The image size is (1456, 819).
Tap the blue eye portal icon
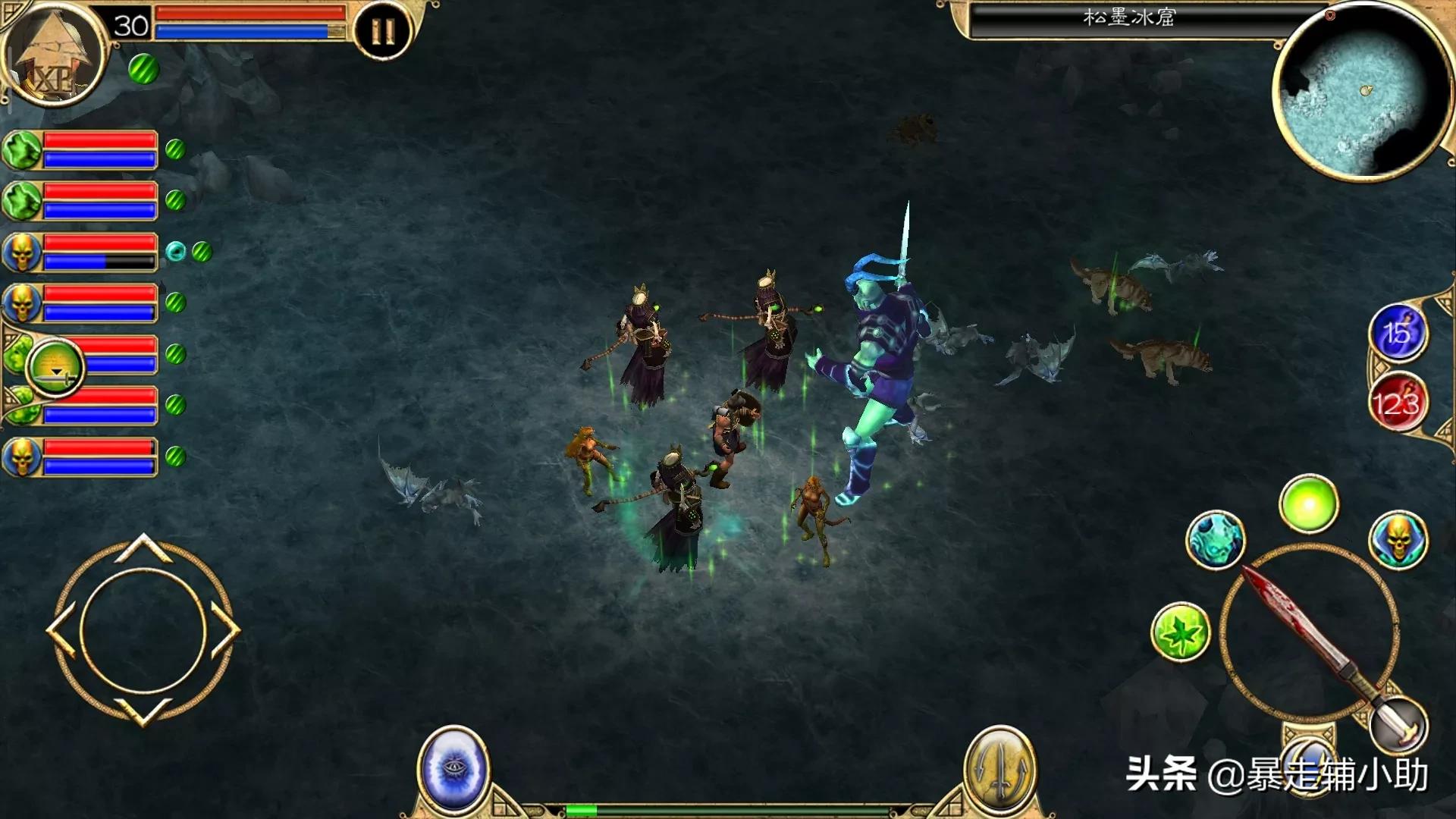(x=453, y=769)
